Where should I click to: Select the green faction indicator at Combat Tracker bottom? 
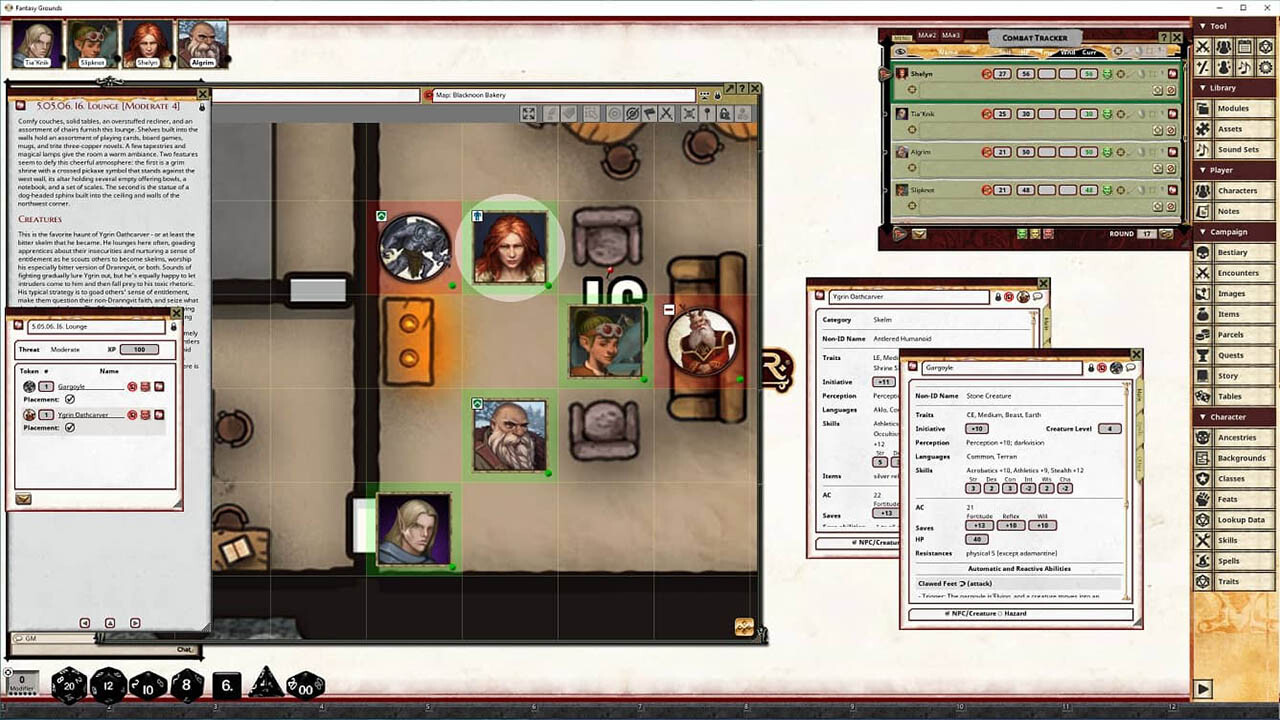[x=1021, y=233]
